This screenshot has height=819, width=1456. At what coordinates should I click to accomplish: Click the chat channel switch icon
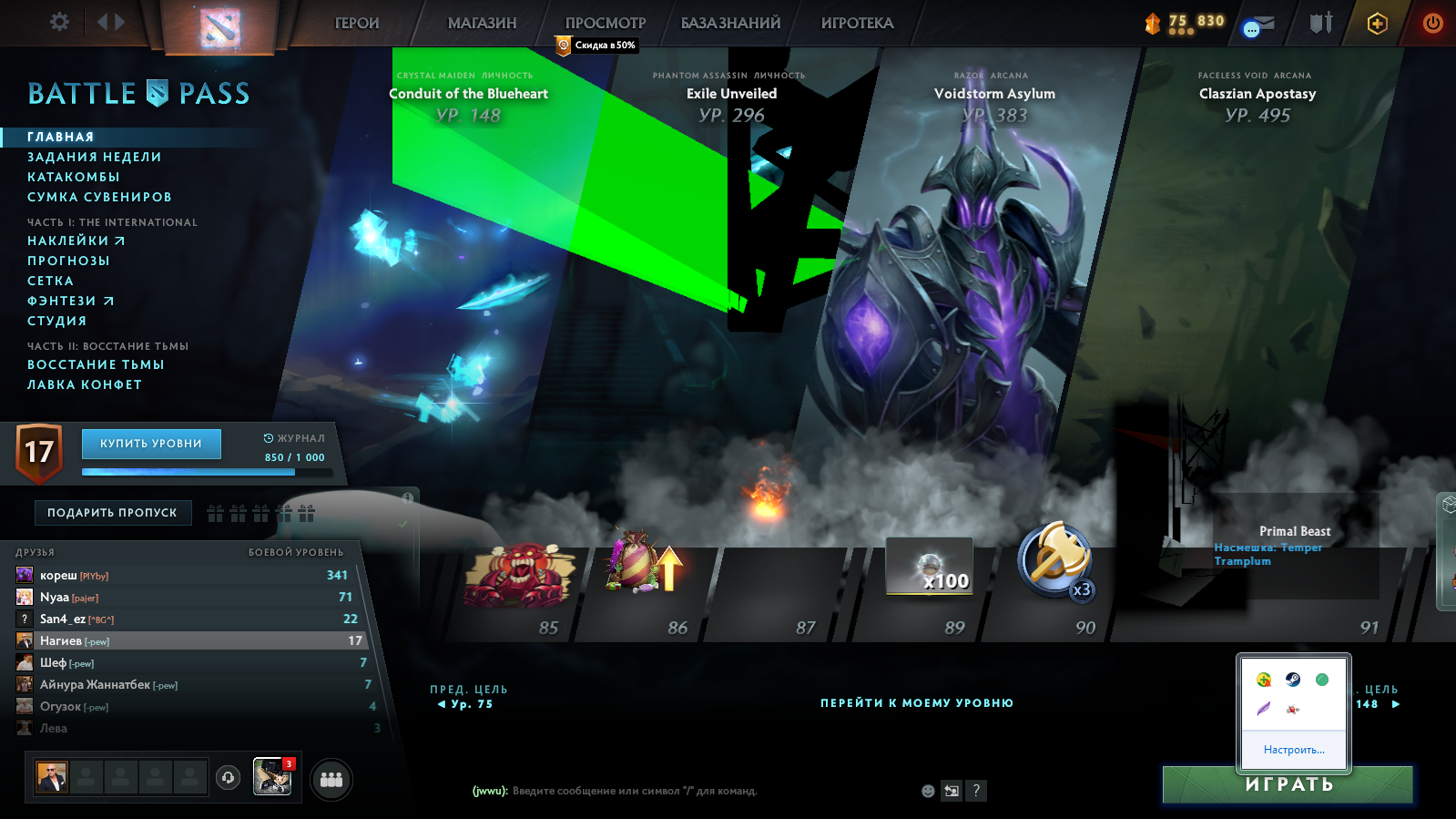coord(951,792)
